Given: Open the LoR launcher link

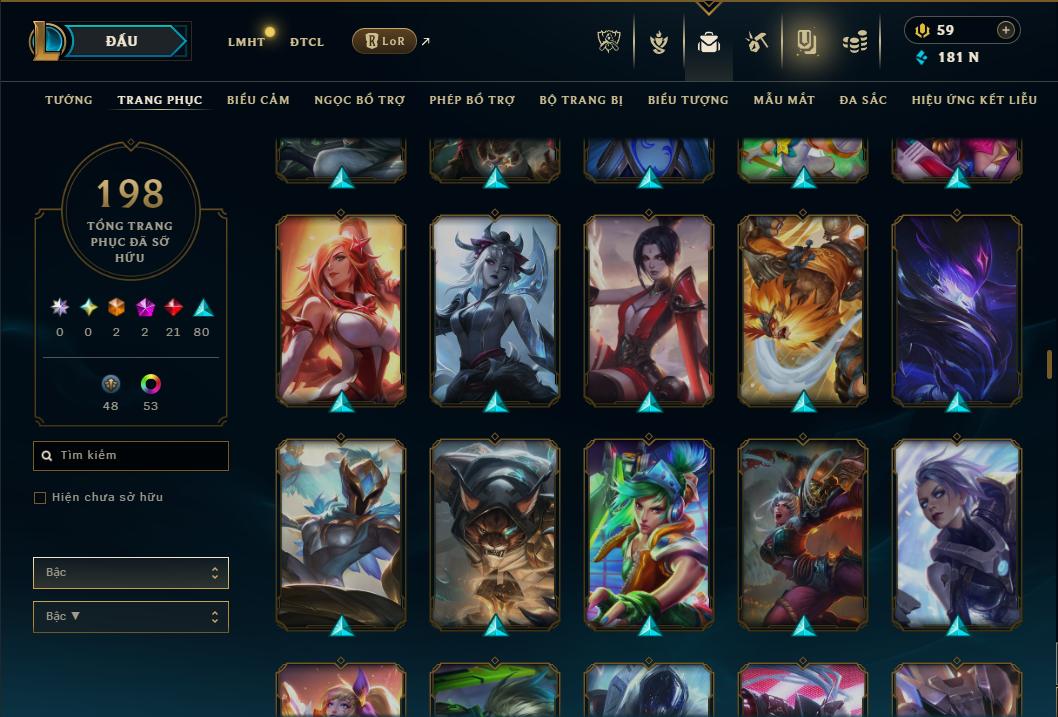Looking at the screenshot, I should [x=385, y=41].
